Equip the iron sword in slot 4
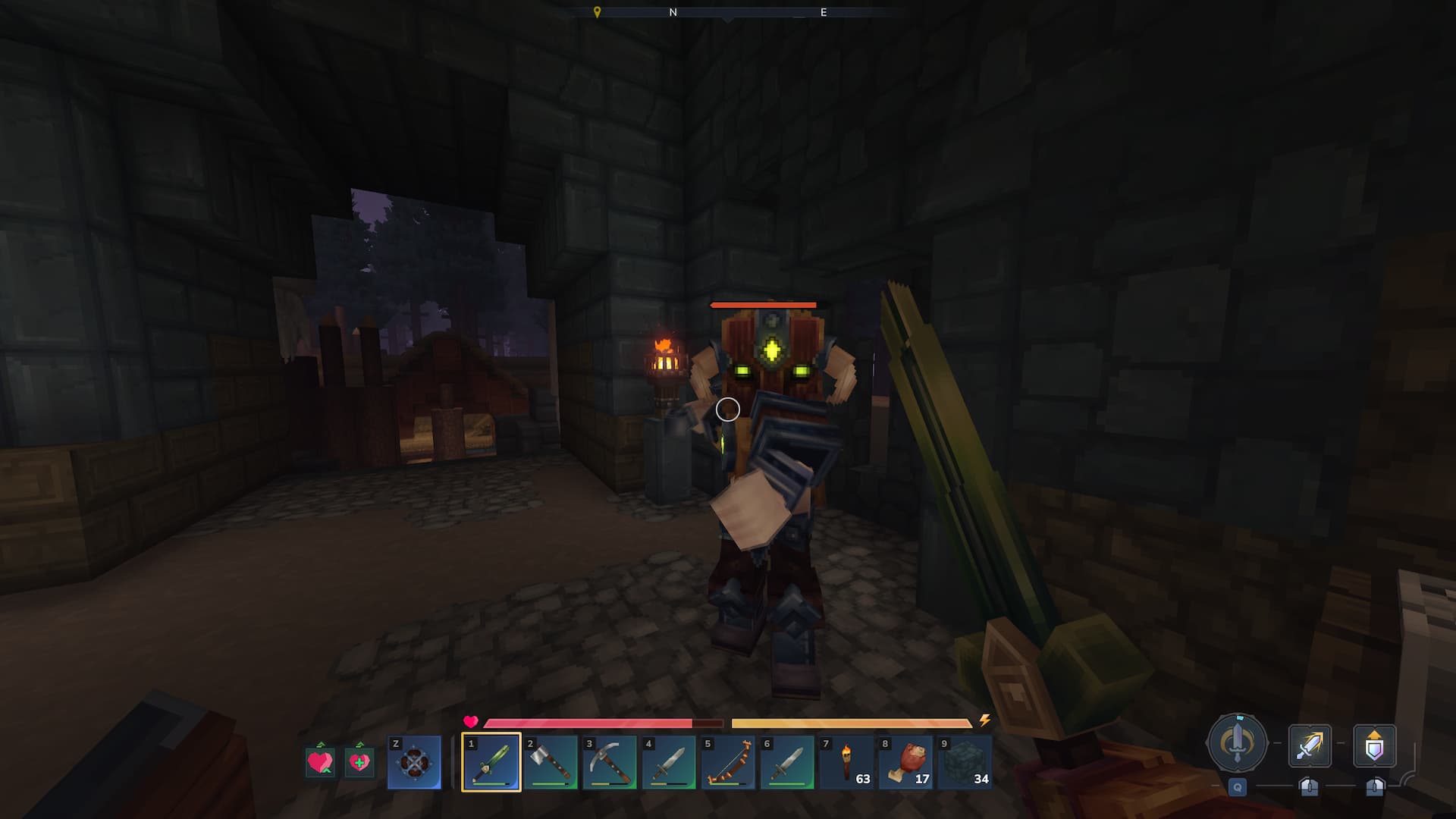Screen dimensions: 1456x819 pos(668,762)
